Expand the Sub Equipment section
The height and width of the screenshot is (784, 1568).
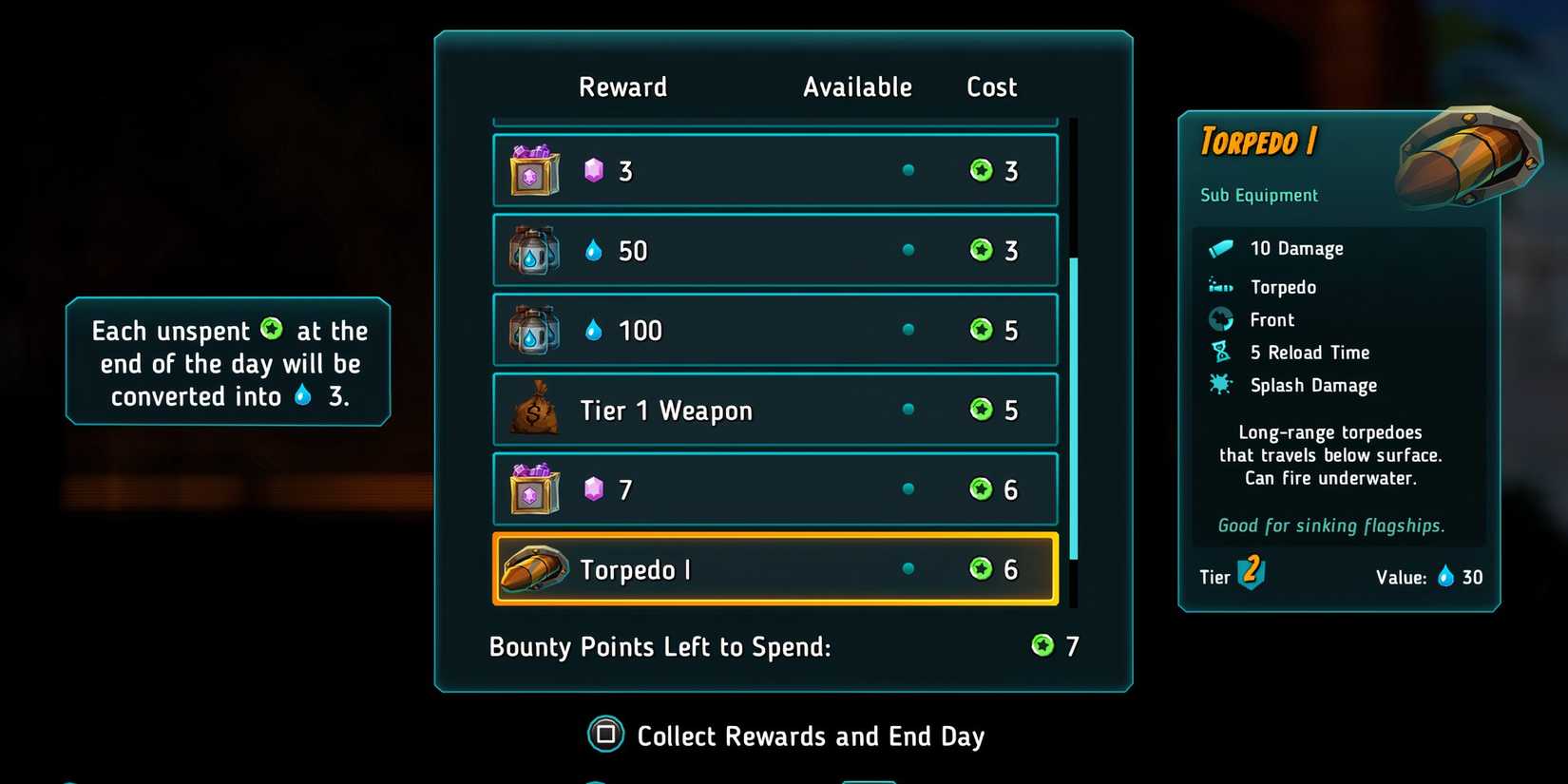click(1257, 195)
